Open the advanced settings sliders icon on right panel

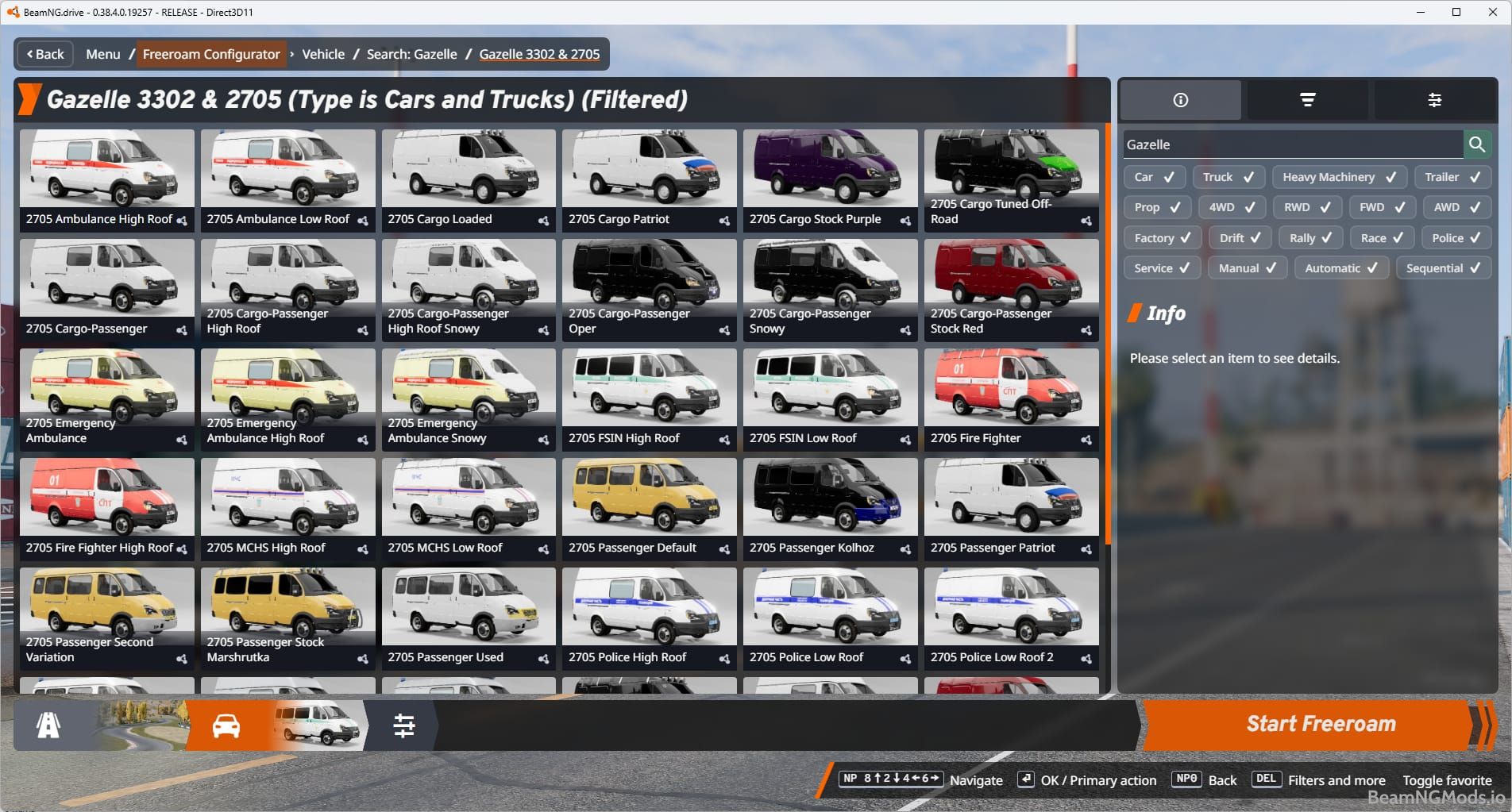[x=1436, y=99]
